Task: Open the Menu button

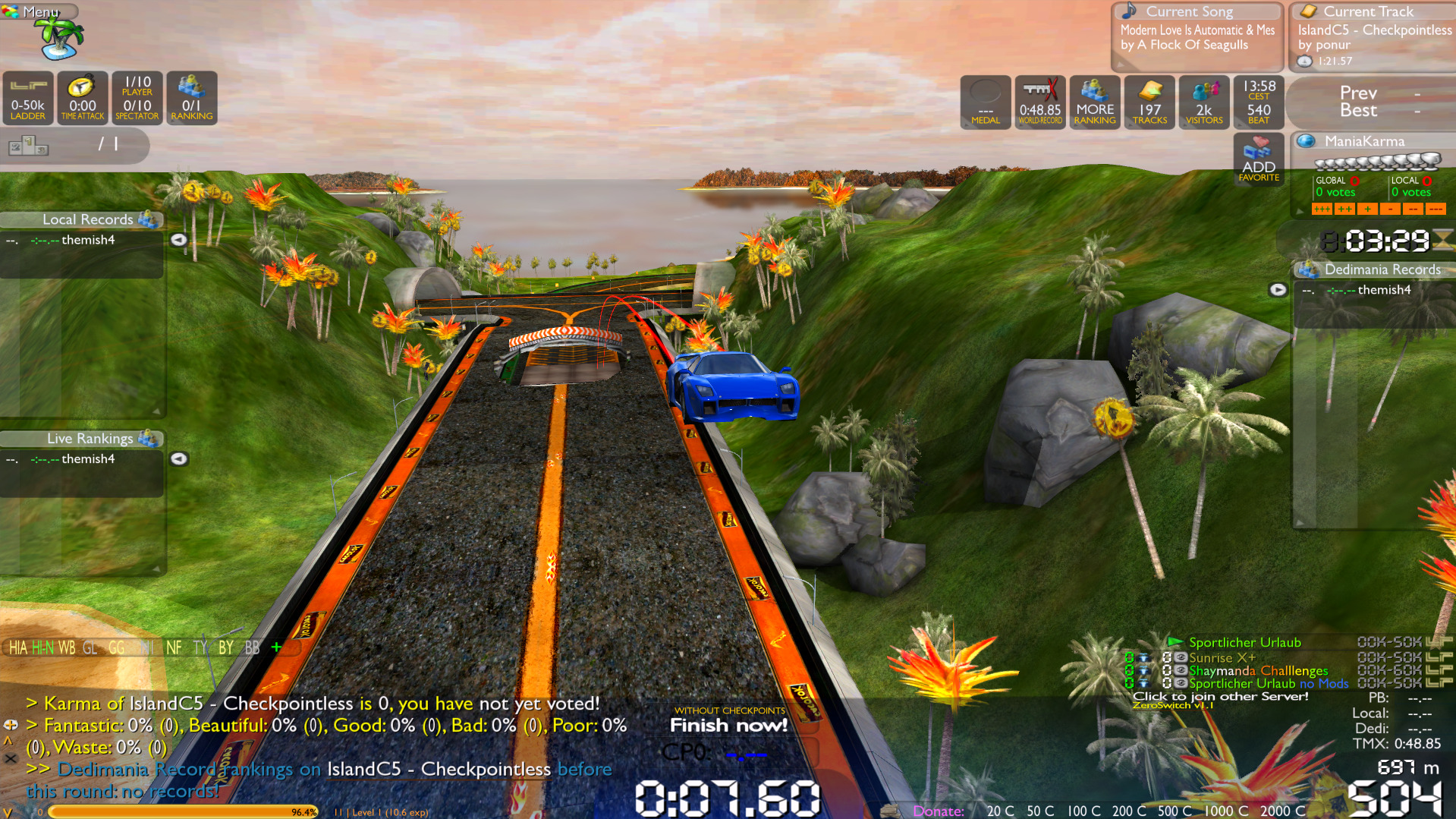Action: click(39, 12)
